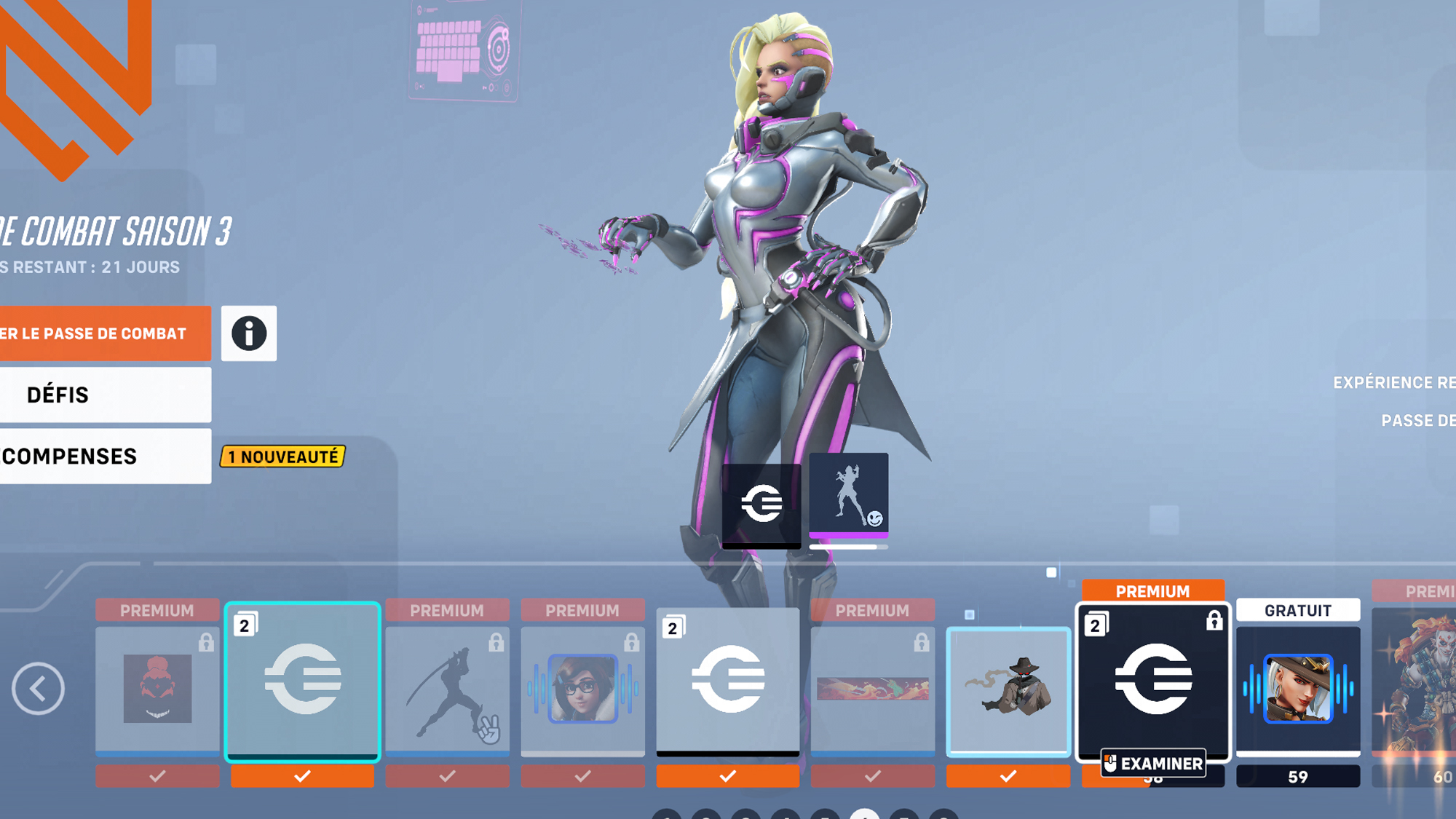1456x819 pixels.
Task: Show the emote preview thumbnail under the hero
Action: (x=849, y=496)
